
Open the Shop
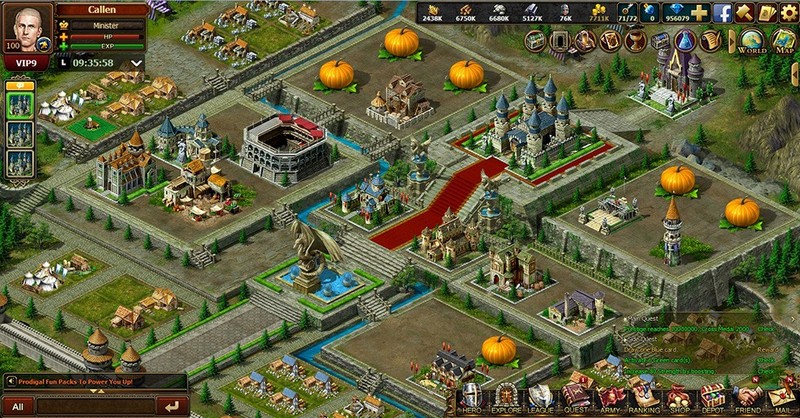pyautogui.click(x=681, y=397)
